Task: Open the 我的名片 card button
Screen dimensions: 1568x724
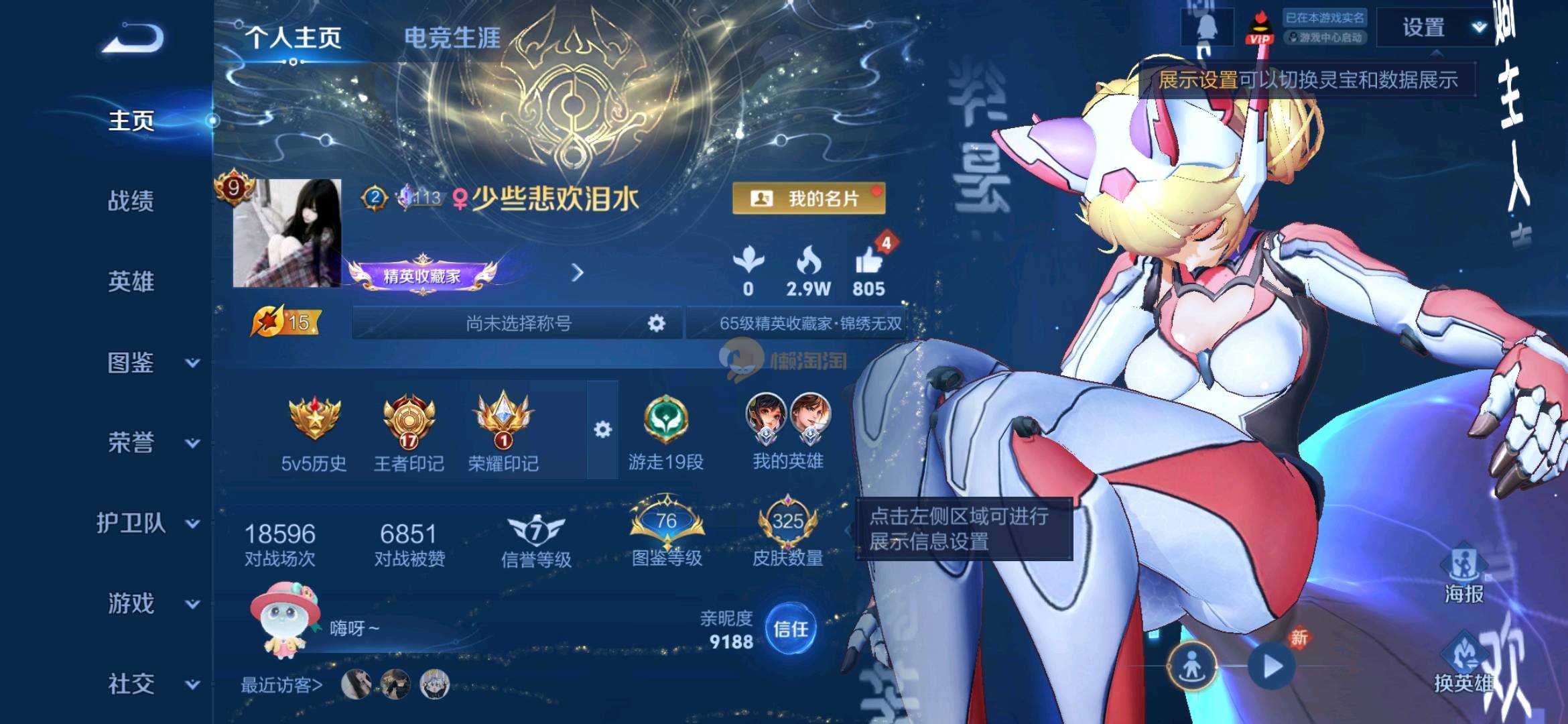Action: point(809,198)
